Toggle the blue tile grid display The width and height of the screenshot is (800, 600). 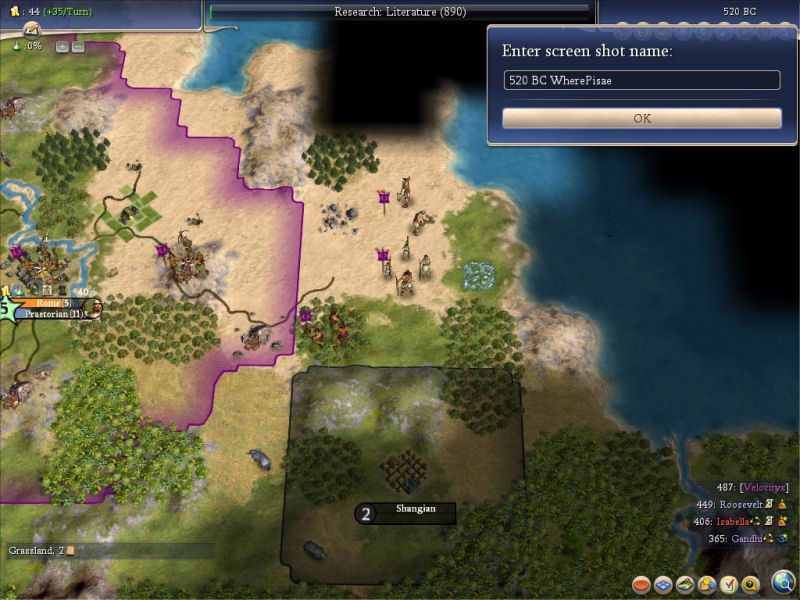[x=663, y=584]
